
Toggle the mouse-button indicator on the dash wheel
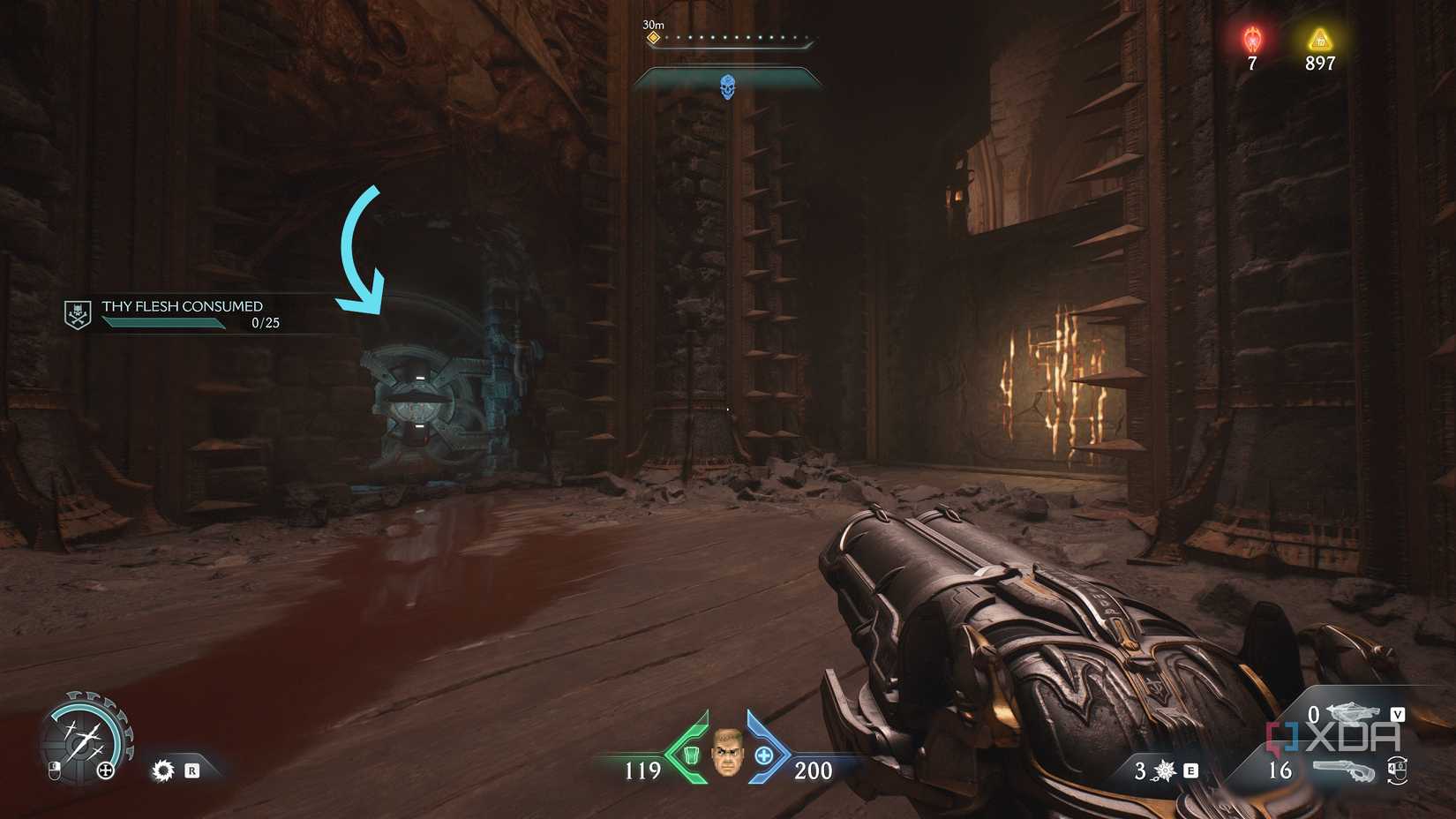click(55, 770)
